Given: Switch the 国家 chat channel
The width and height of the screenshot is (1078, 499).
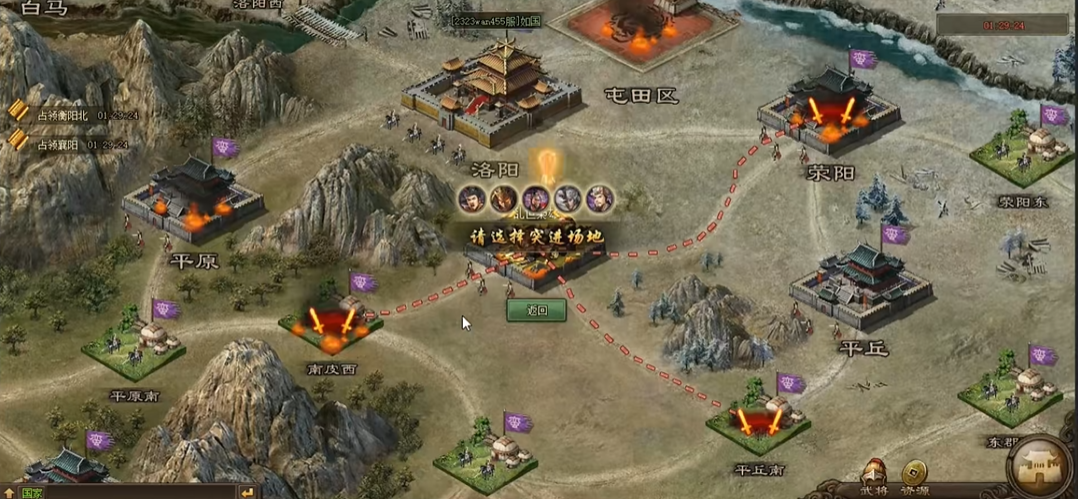Looking at the screenshot, I should coord(31,492).
